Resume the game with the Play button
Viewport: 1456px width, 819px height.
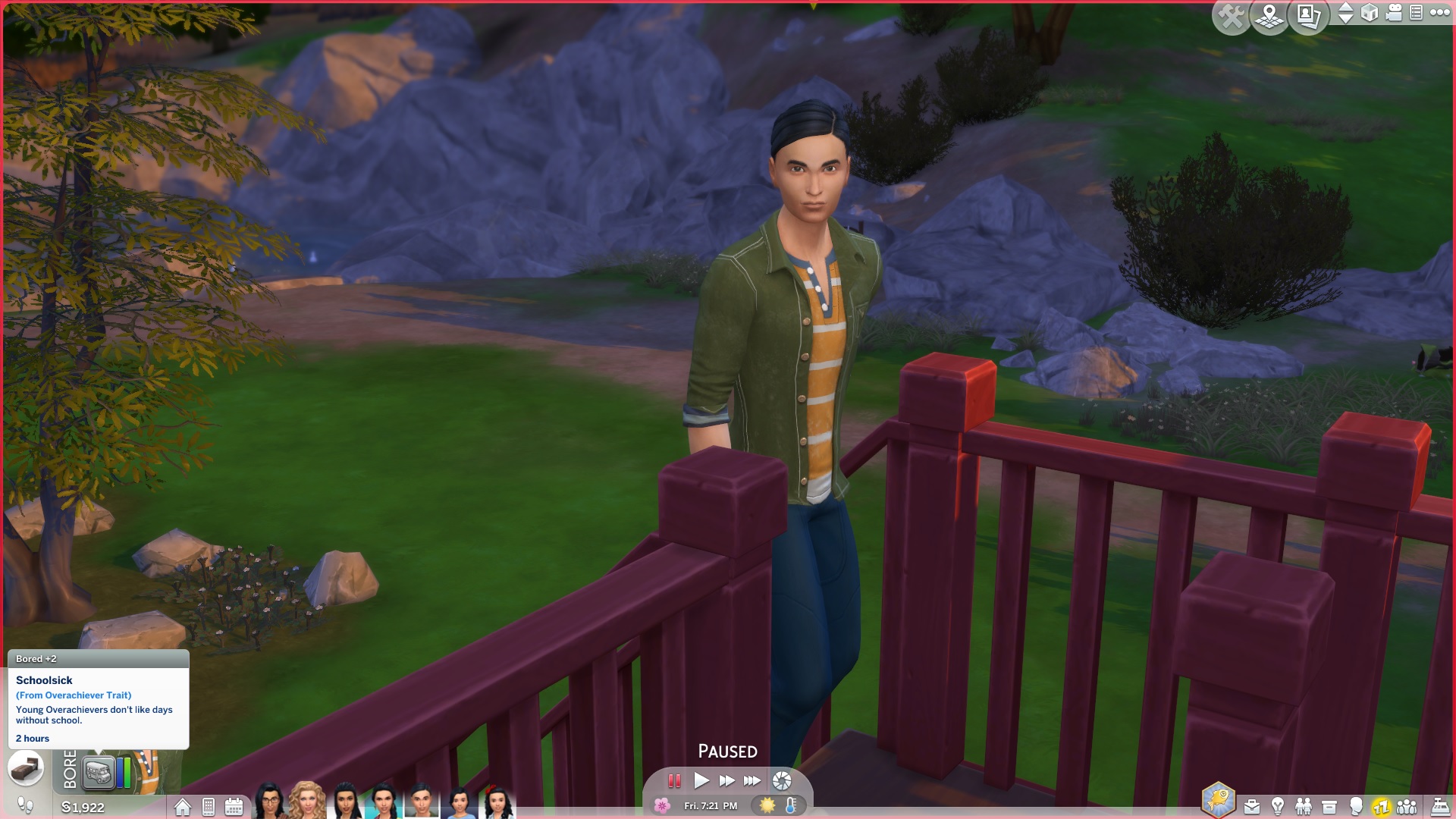pyautogui.click(x=701, y=780)
